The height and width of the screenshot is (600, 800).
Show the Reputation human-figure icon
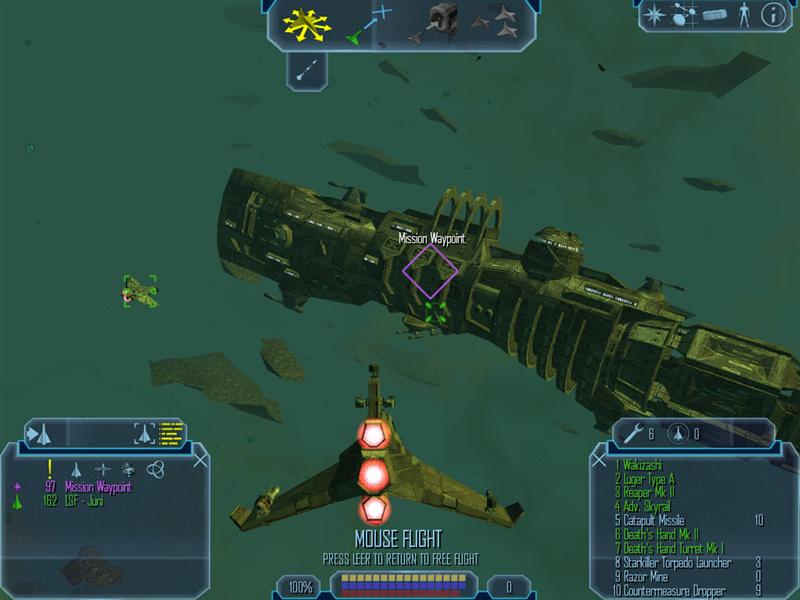(x=742, y=14)
